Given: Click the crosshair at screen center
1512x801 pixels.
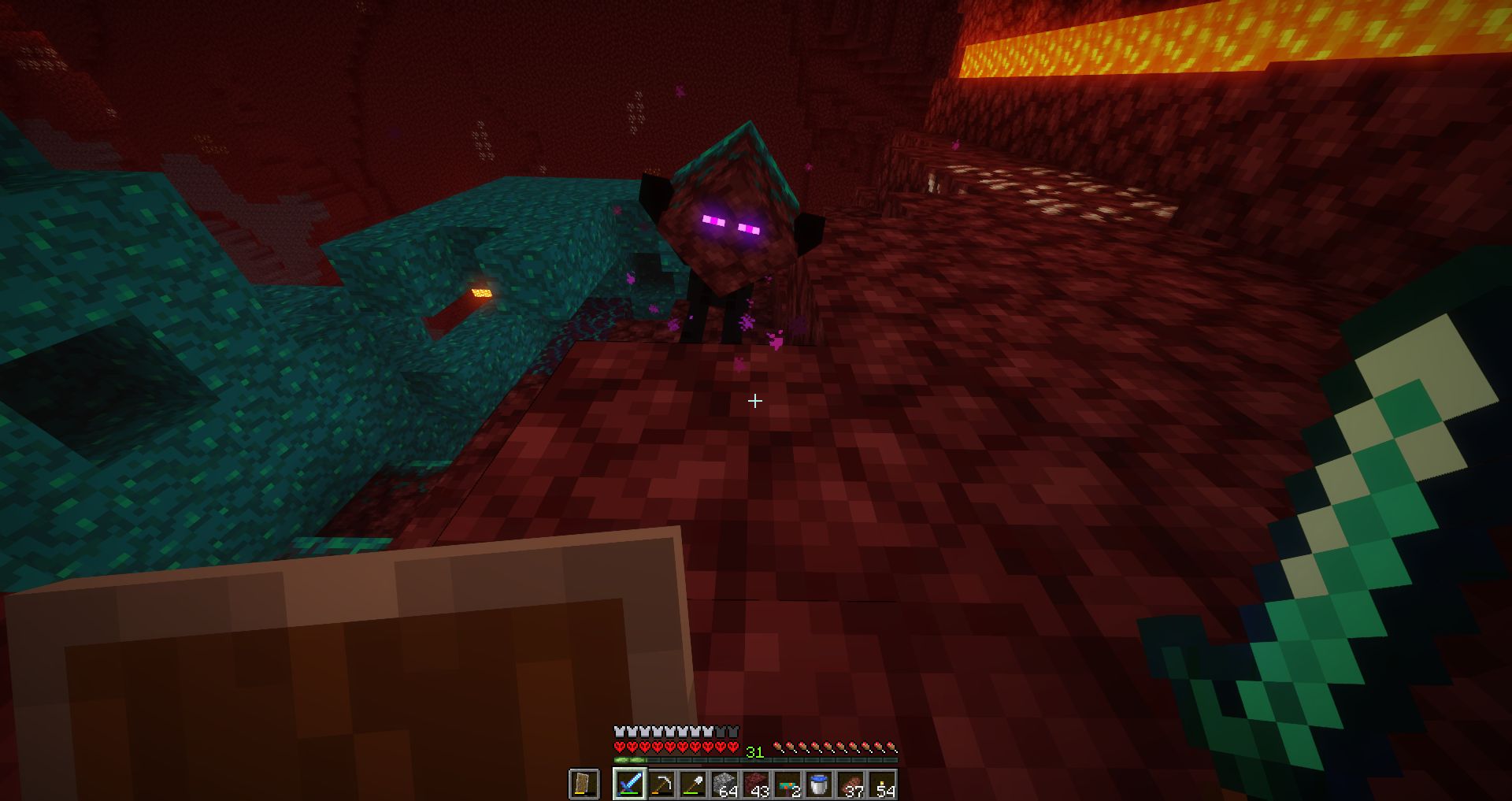Looking at the screenshot, I should [755, 402].
